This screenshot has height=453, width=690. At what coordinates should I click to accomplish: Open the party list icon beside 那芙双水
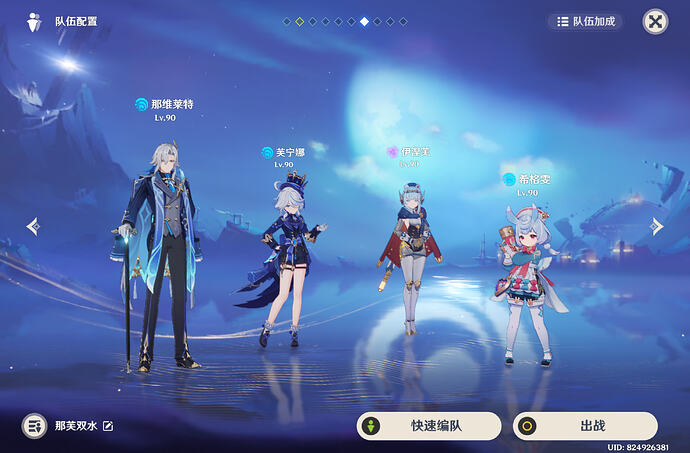click(x=35, y=426)
